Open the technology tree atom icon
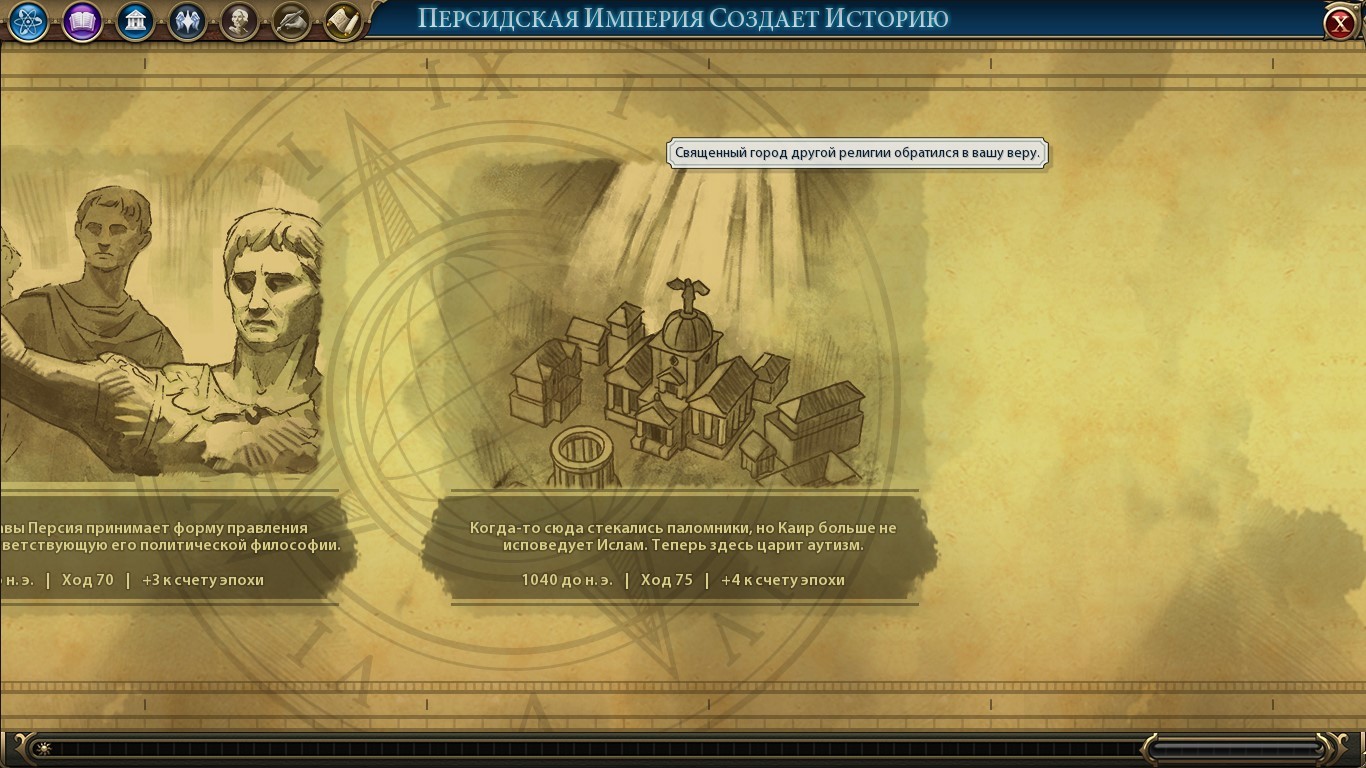Viewport: 1366px width, 768px height. 29,22
